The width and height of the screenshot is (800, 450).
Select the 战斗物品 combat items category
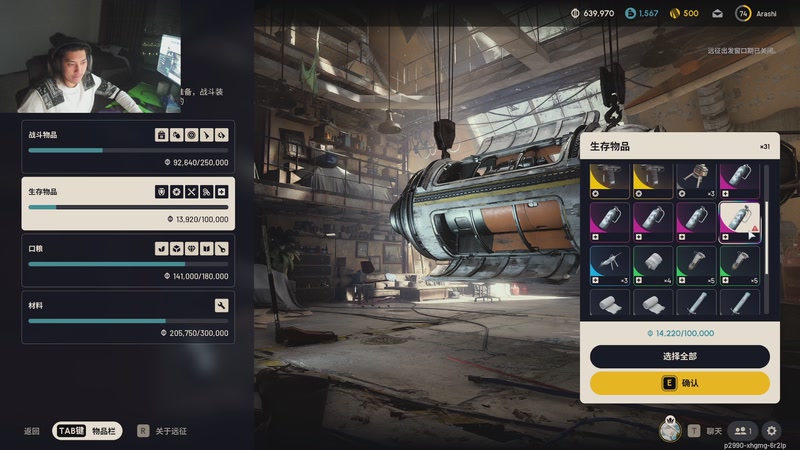128,146
